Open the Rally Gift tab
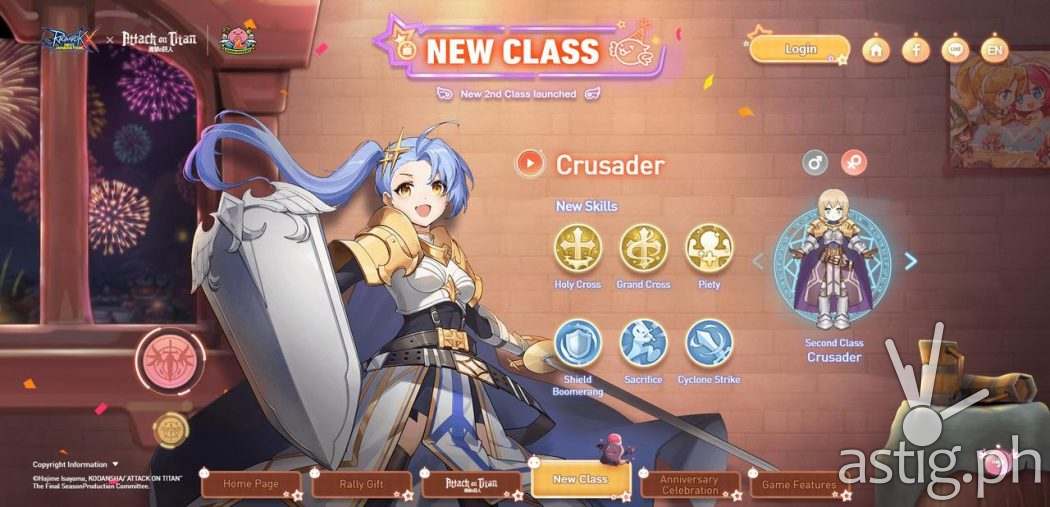 [x=360, y=485]
